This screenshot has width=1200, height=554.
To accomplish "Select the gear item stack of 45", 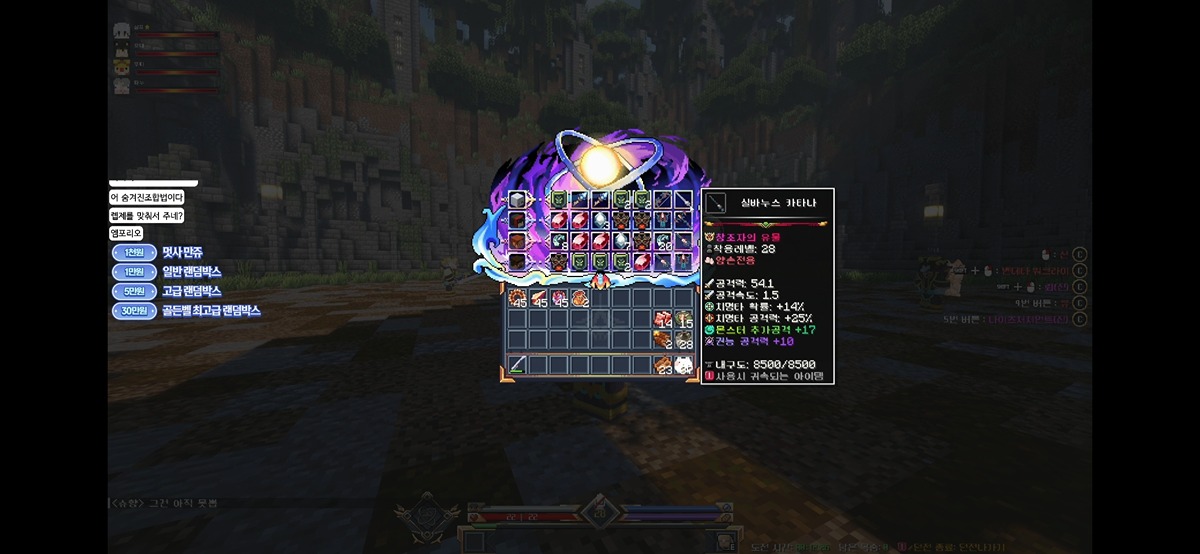I will [x=518, y=298].
